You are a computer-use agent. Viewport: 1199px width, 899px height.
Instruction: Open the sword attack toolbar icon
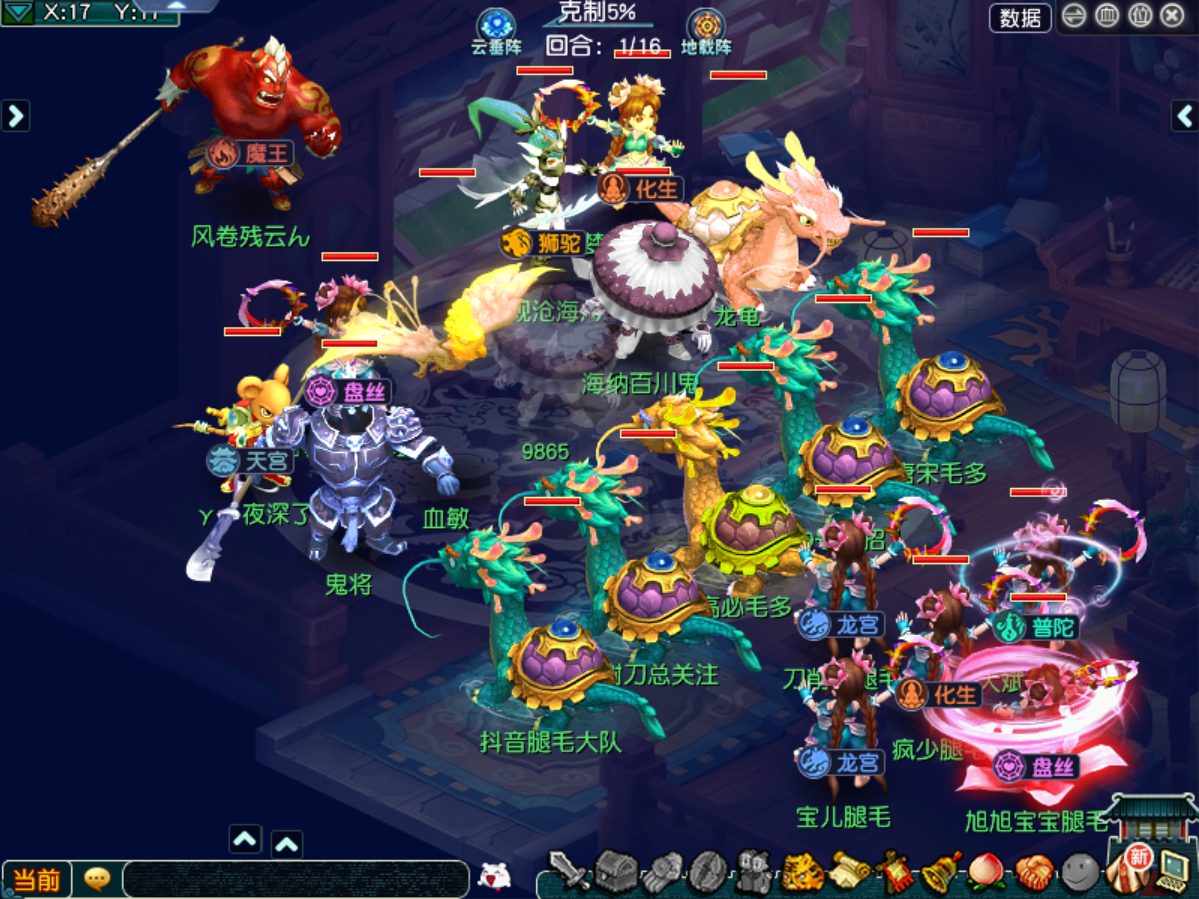click(571, 872)
